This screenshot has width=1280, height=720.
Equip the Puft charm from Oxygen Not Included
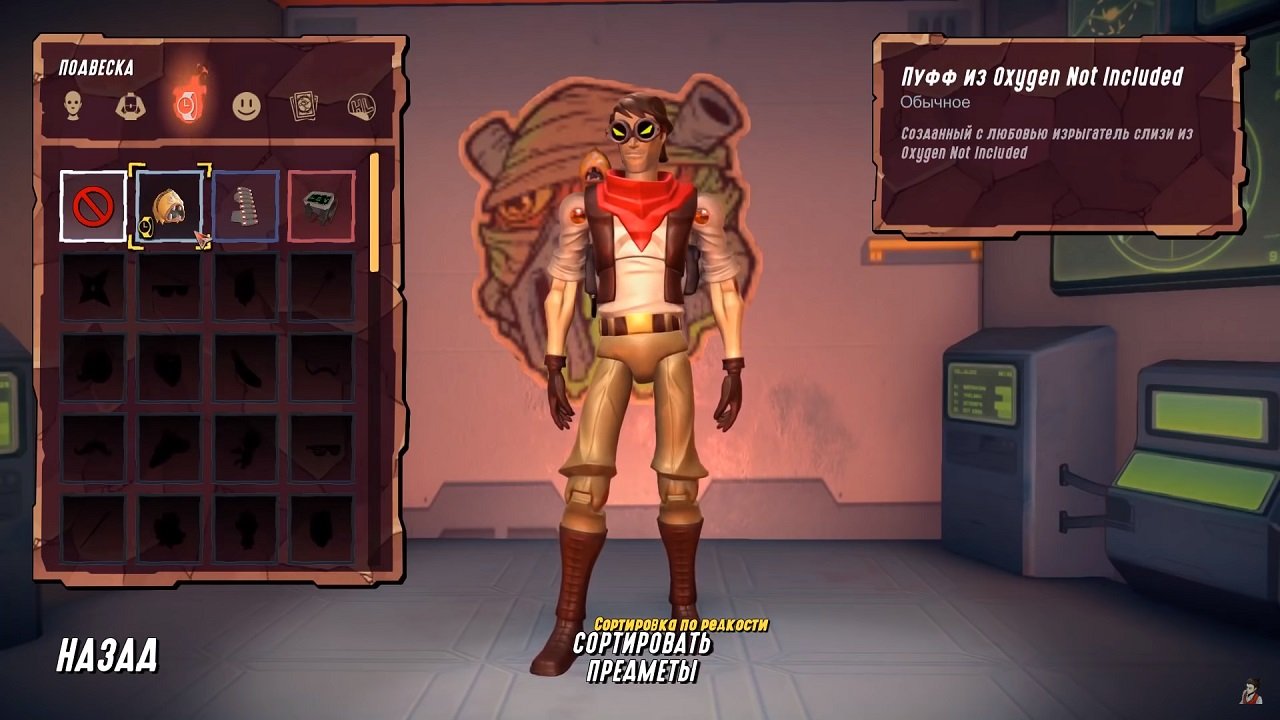169,206
